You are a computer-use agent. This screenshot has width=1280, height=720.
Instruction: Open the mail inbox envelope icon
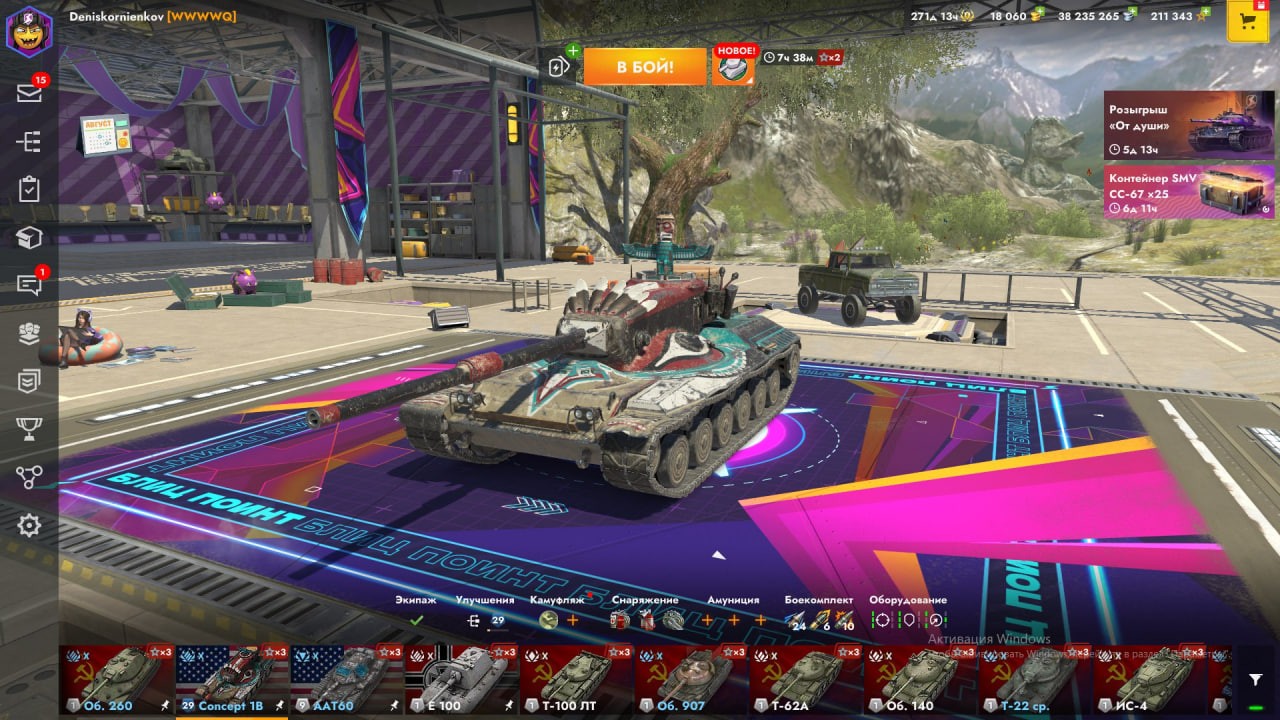tap(29, 93)
